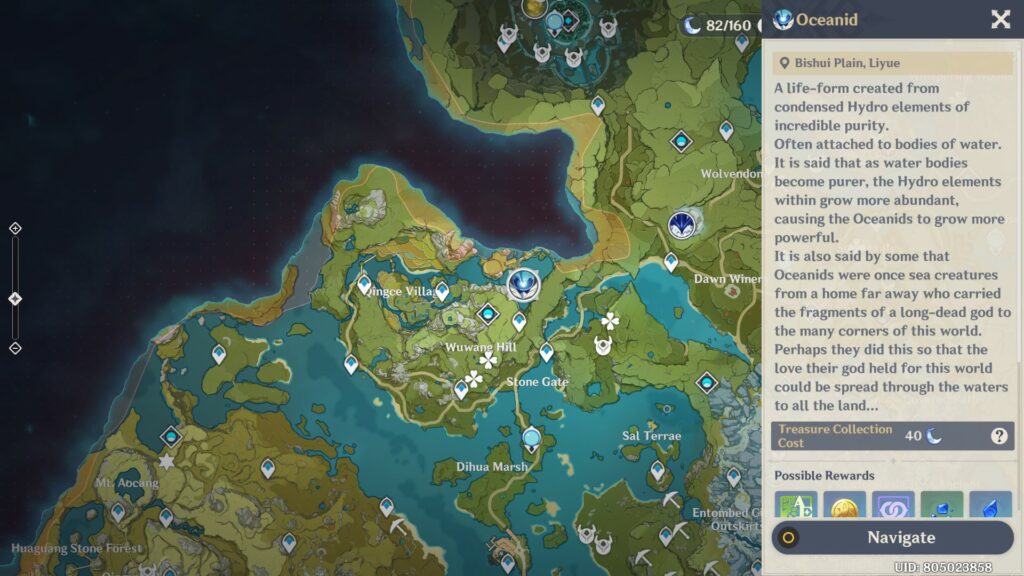
Task: Zoom out with the map zoom minus button
Action: [15, 348]
